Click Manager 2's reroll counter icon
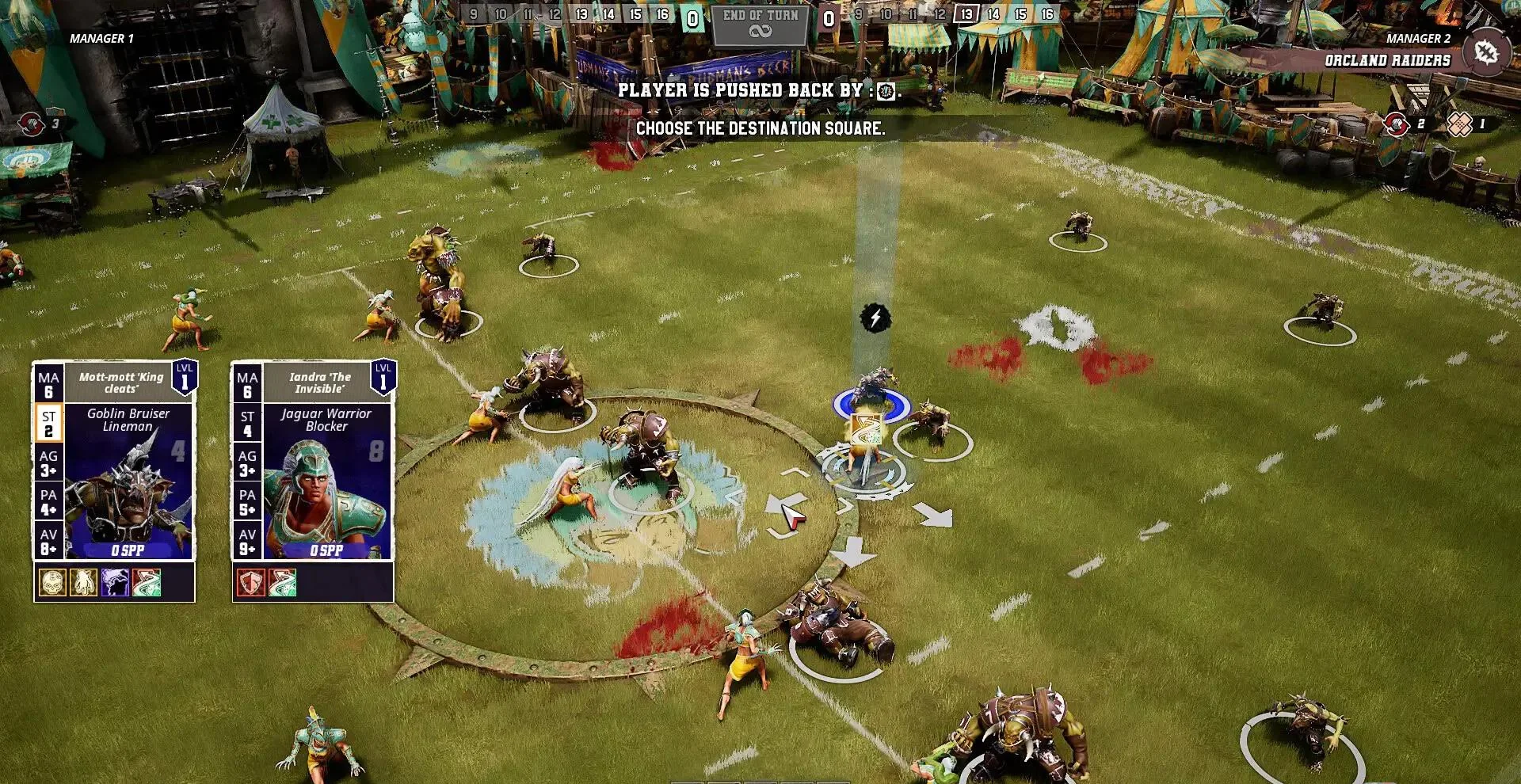This screenshot has width=1521, height=784. [x=1396, y=124]
